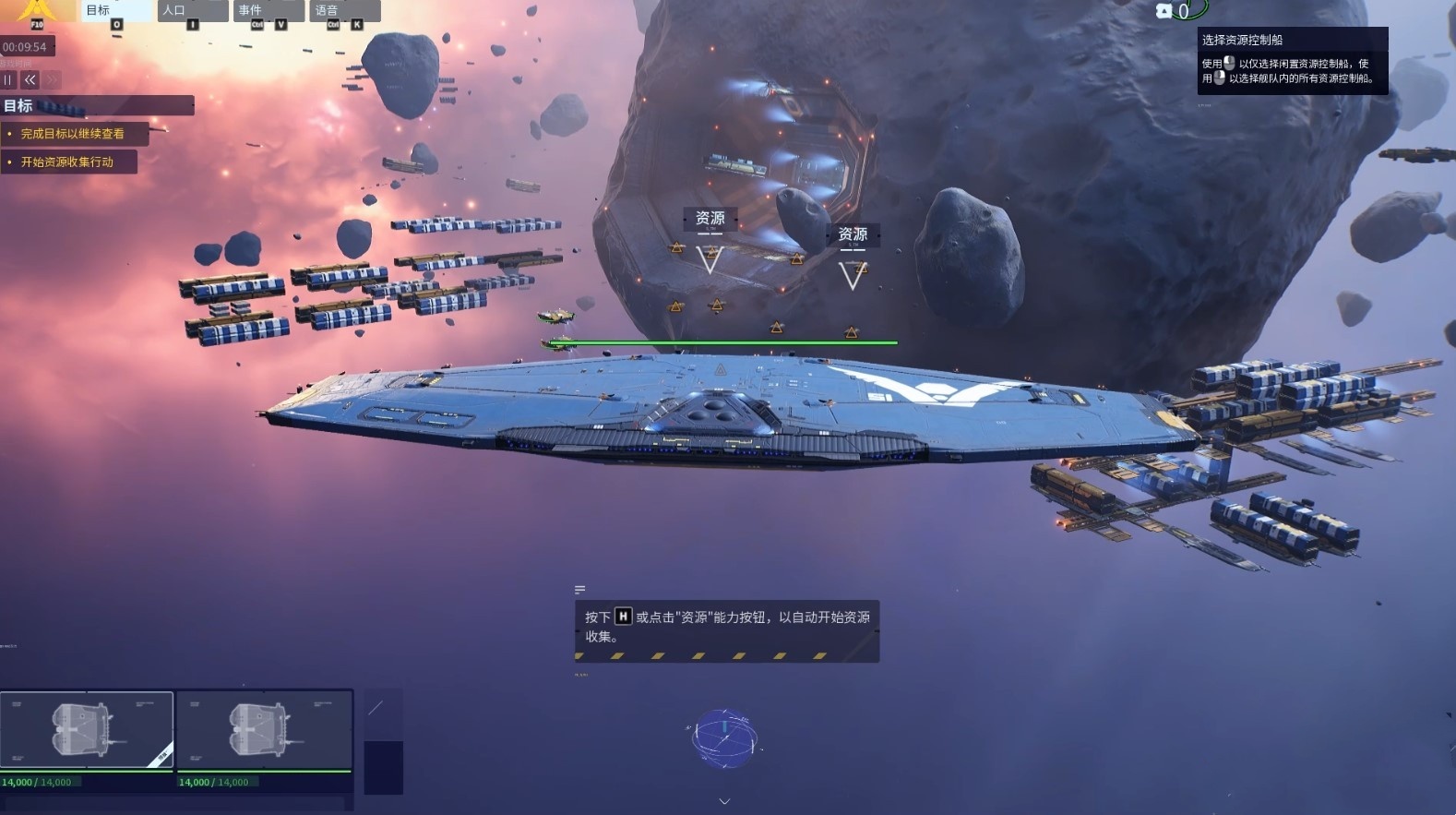Open the sensors globe at bottom center
Screen dimensions: 1456x815
725,738
